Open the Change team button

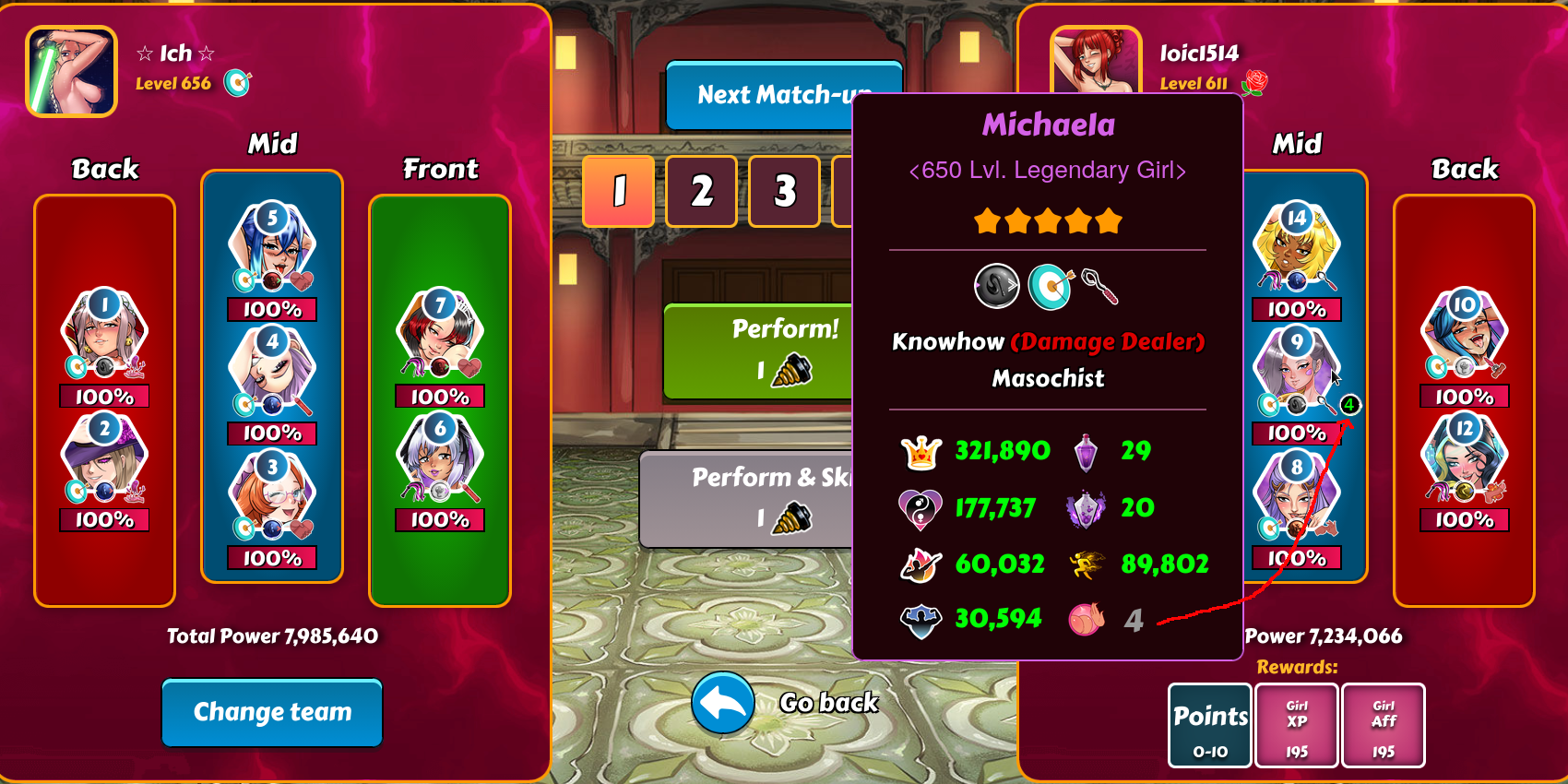tap(272, 712)
